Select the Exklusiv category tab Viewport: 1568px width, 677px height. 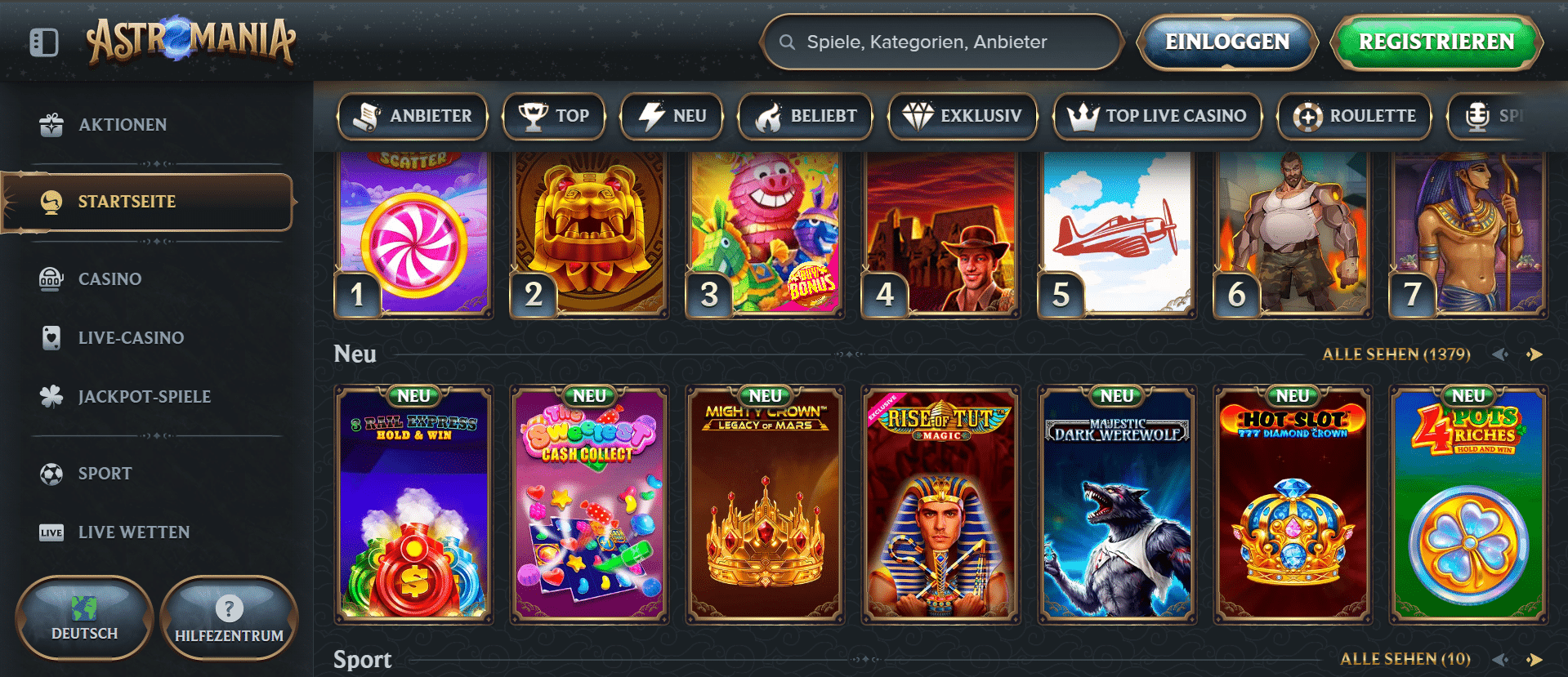pos(963,116)
